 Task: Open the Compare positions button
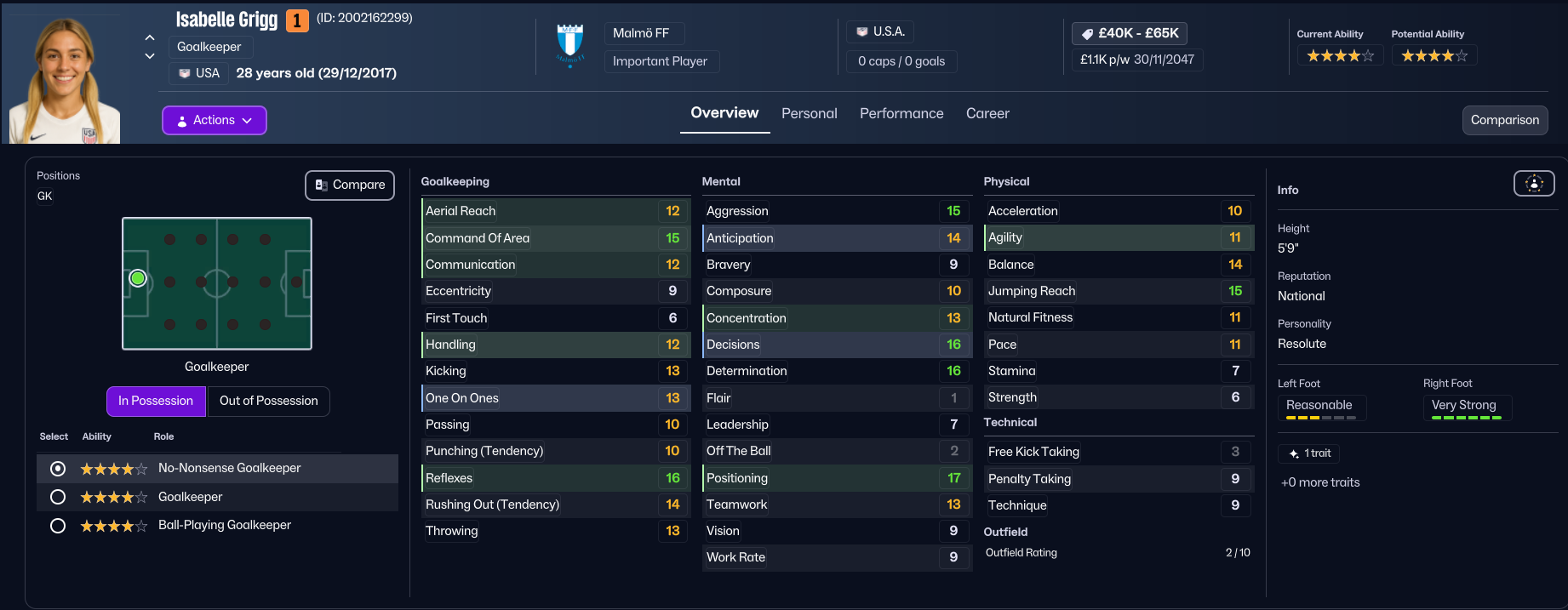click(x=350, y=185)
